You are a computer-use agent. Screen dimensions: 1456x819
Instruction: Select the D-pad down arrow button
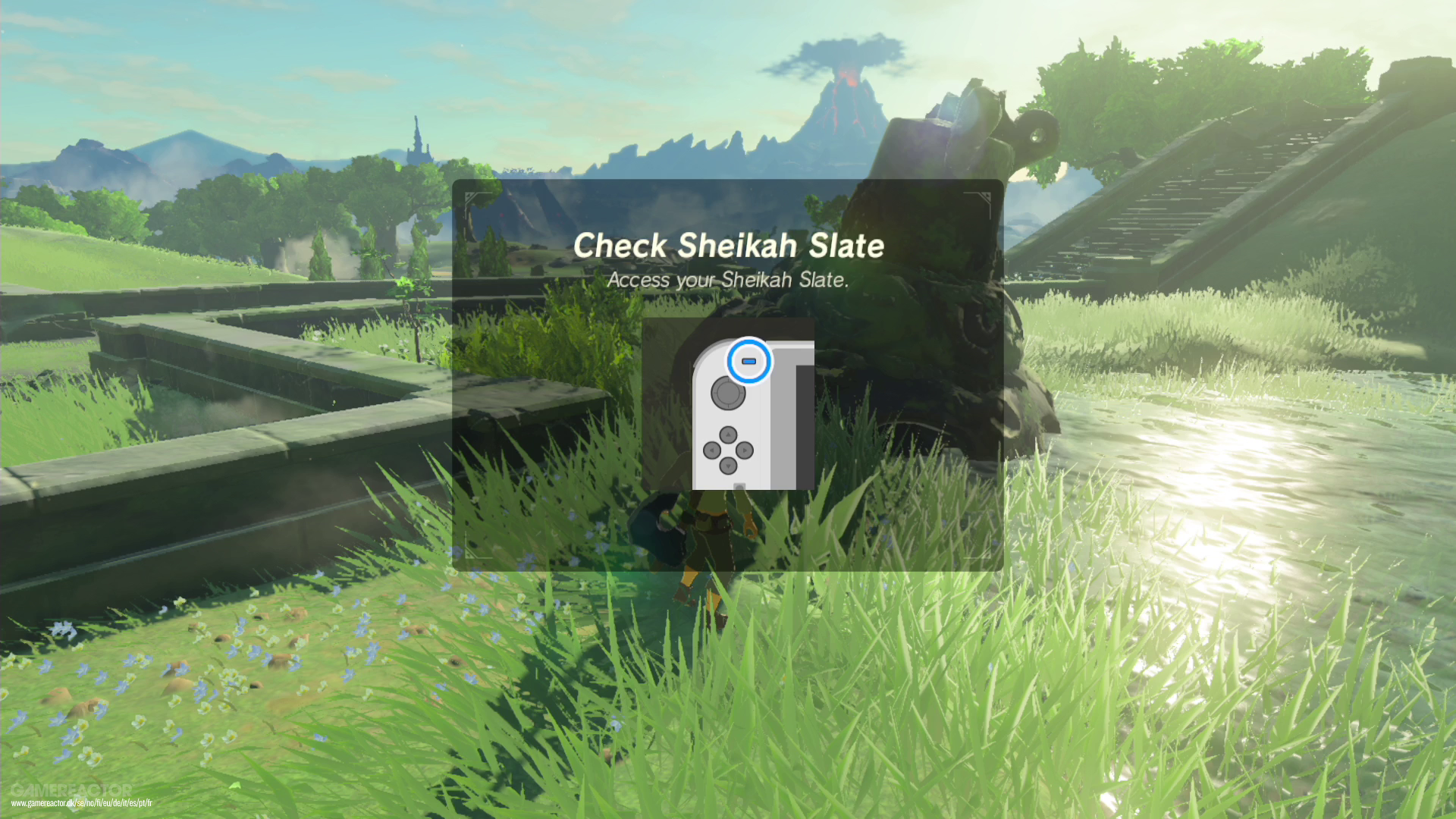pyautogui.click(x=728, y=465)
